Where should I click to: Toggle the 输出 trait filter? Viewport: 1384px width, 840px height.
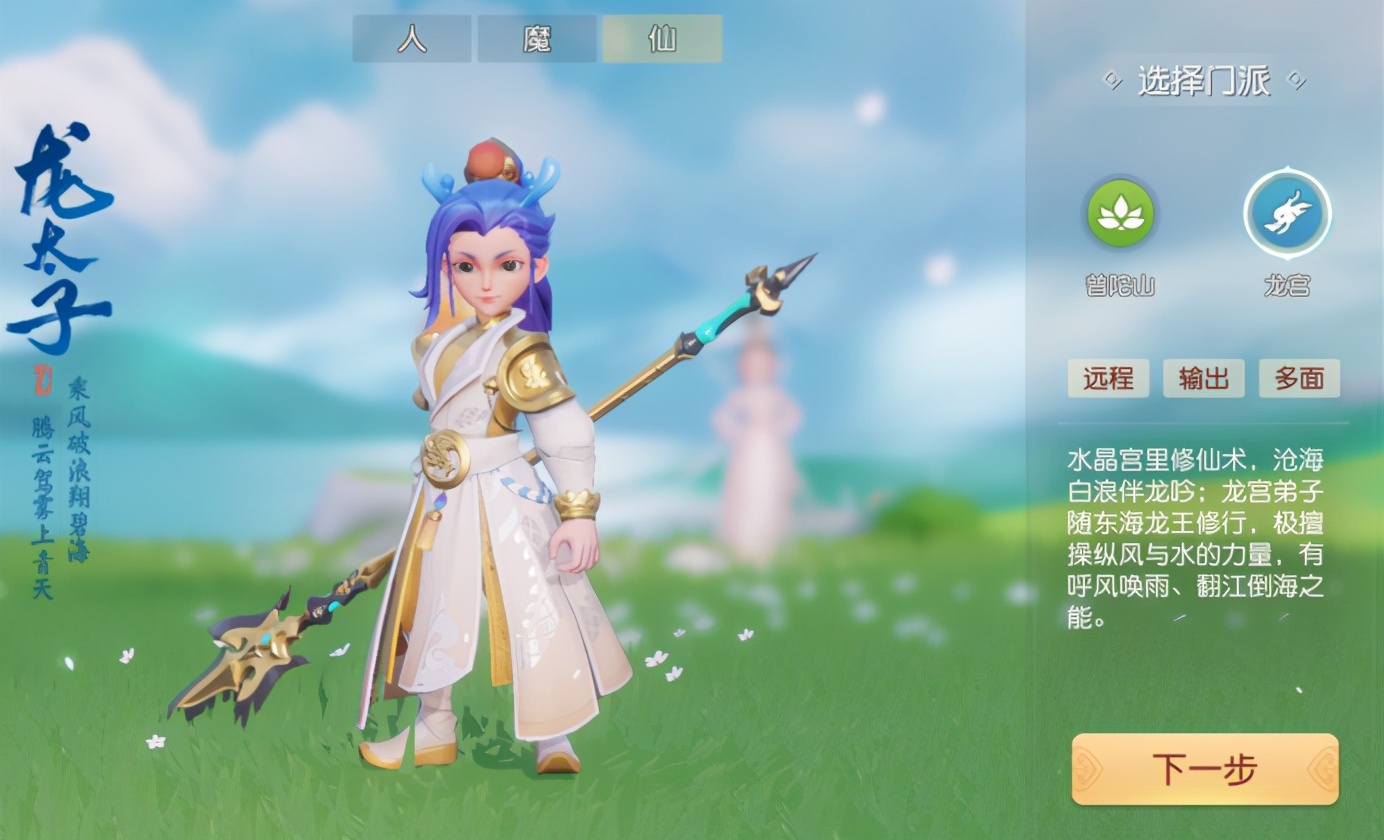click(x=1203, y=379)
